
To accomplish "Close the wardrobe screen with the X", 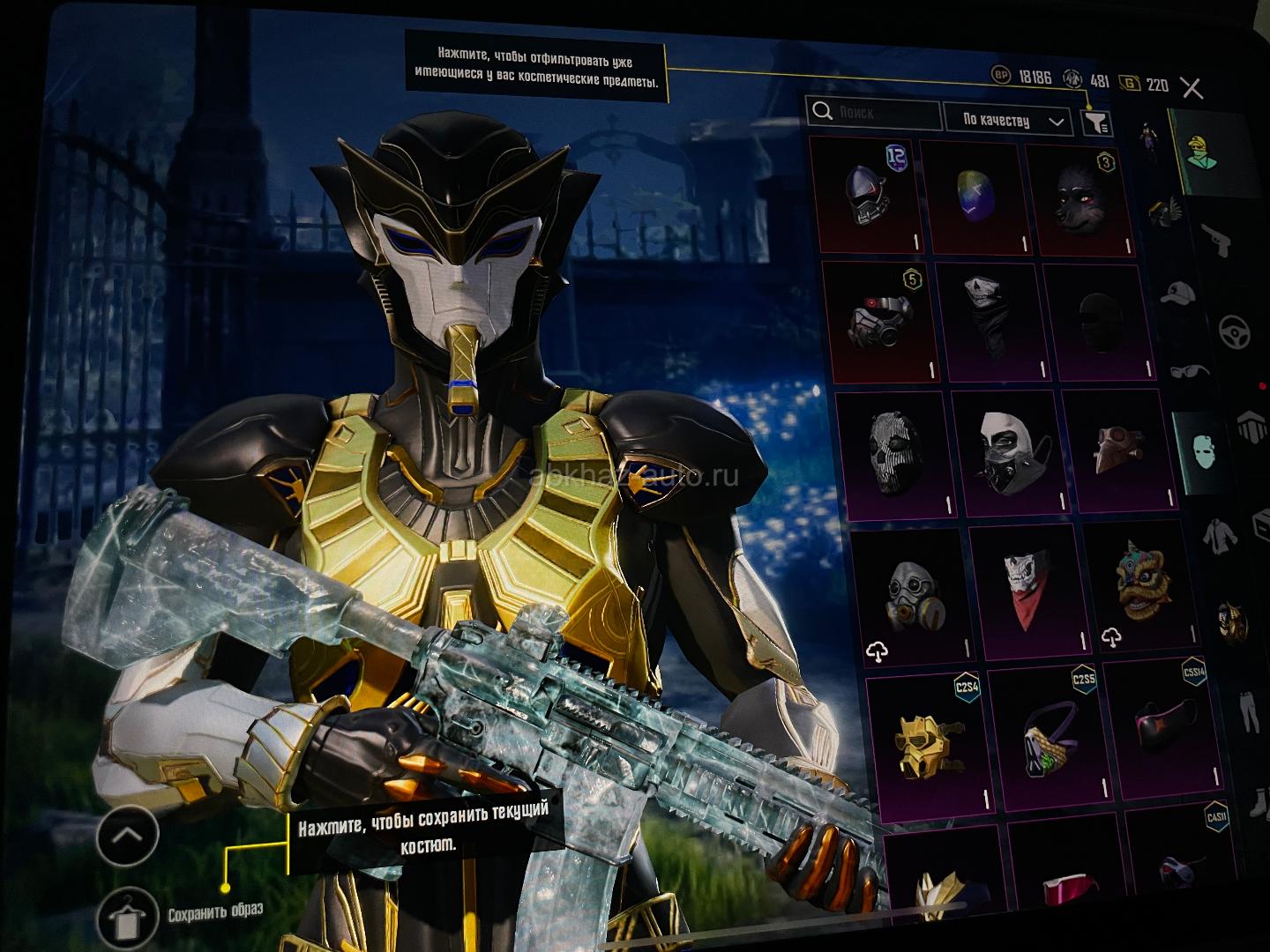I will coord(1192,88).
